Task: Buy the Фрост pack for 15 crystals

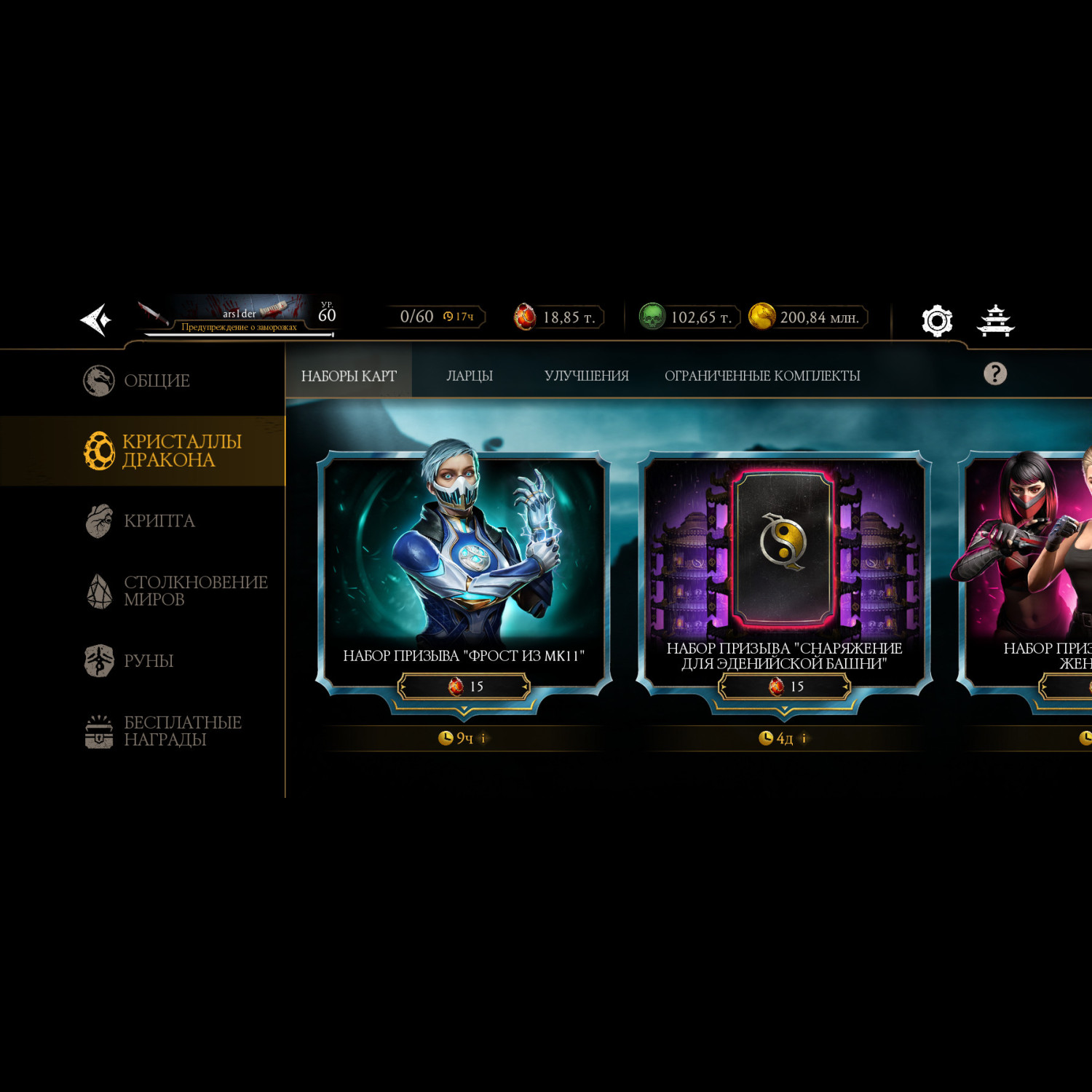Action: click(464, 687)
